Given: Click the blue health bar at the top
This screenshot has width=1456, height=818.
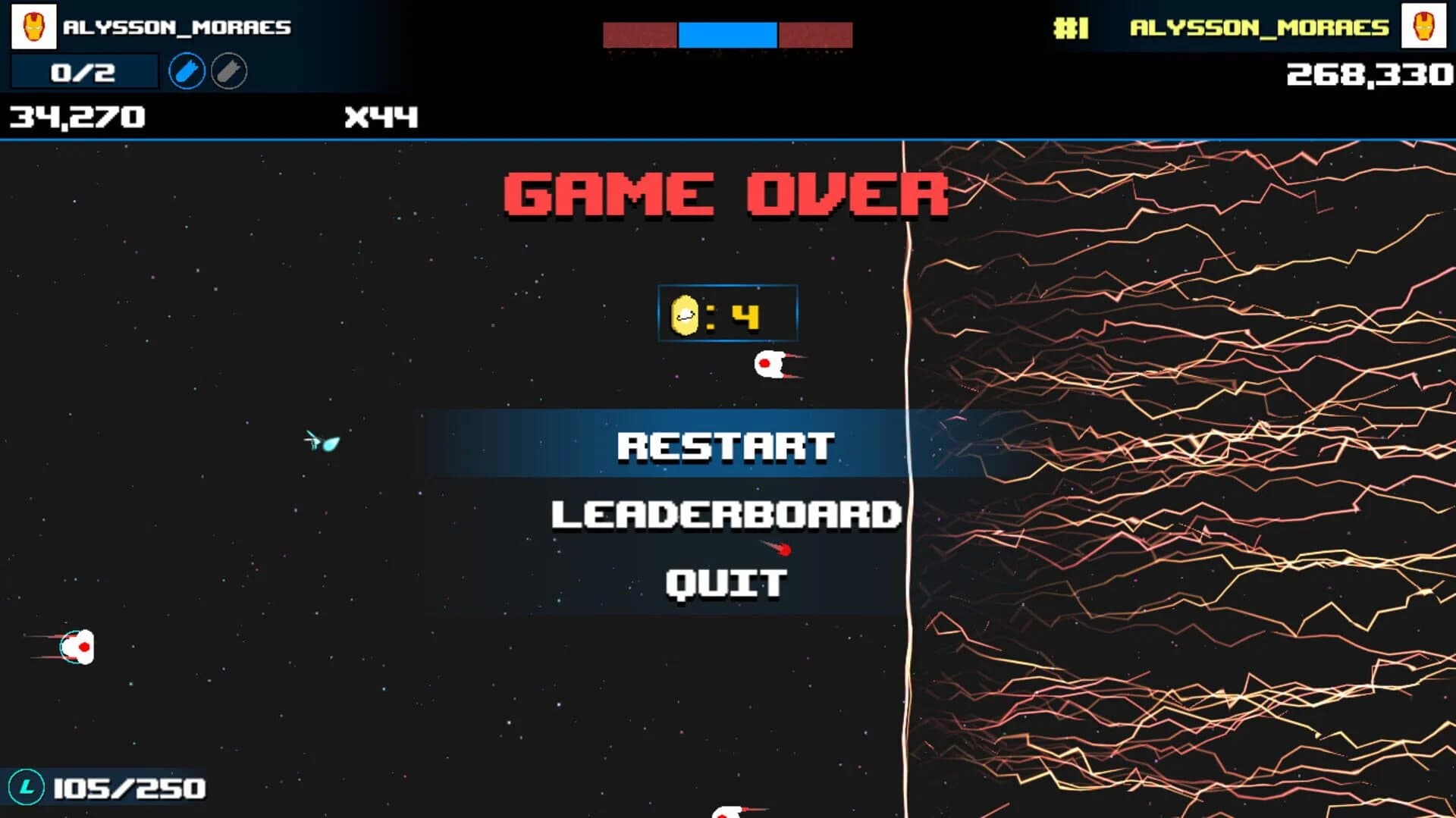Looking at the screenshot, I should (x=726, y=33).
